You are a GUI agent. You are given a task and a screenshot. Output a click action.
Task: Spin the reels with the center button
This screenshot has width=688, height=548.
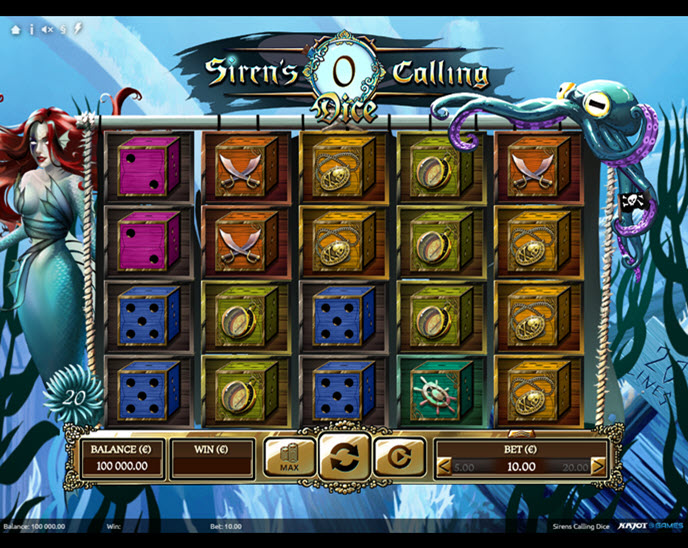344,457
